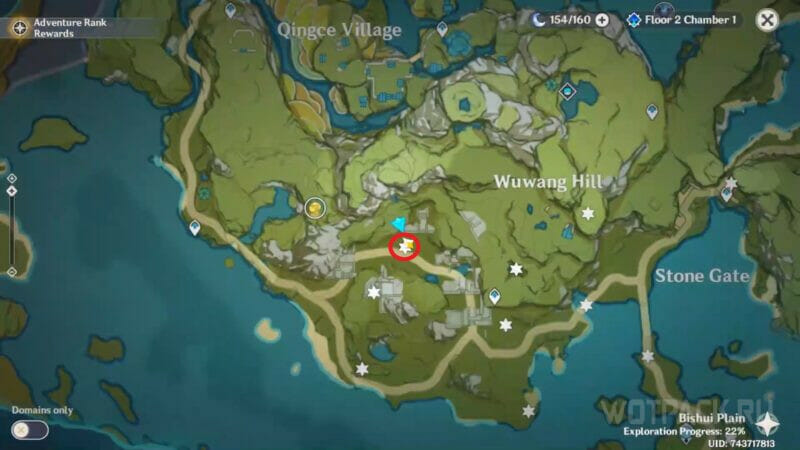Screen dimensions: 800x450
Task: Add resin using the plus beside 154/160
Action: pyautogui.click(x=602, y=19)
